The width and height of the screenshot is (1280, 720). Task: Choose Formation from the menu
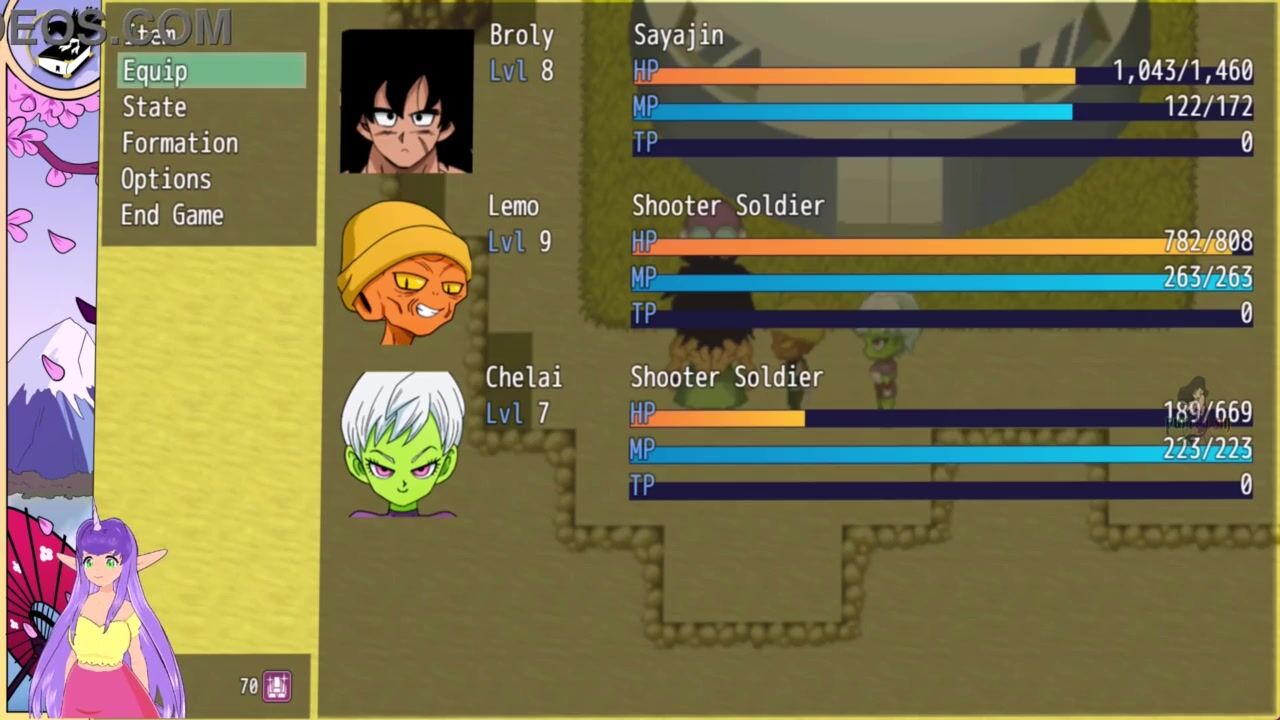click(180, 143)
